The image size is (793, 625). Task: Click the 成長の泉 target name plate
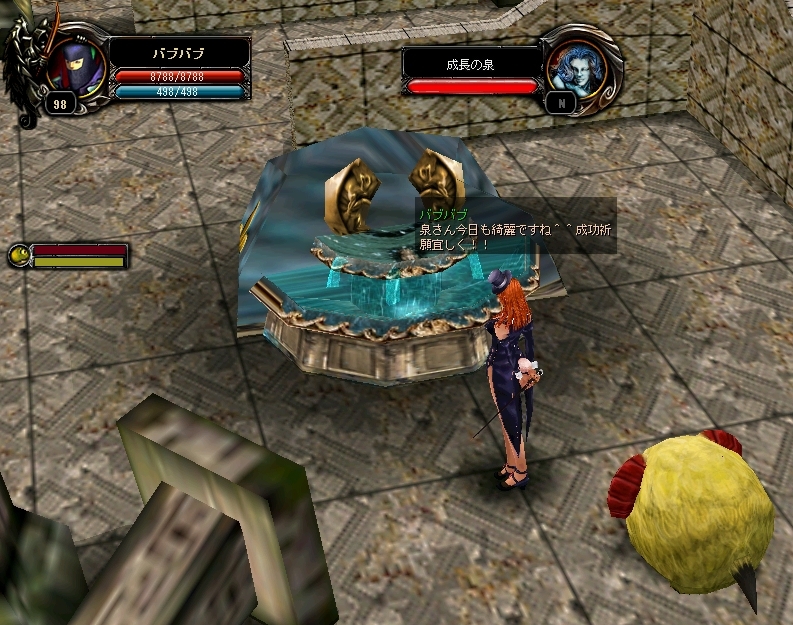tap(471, 64)
